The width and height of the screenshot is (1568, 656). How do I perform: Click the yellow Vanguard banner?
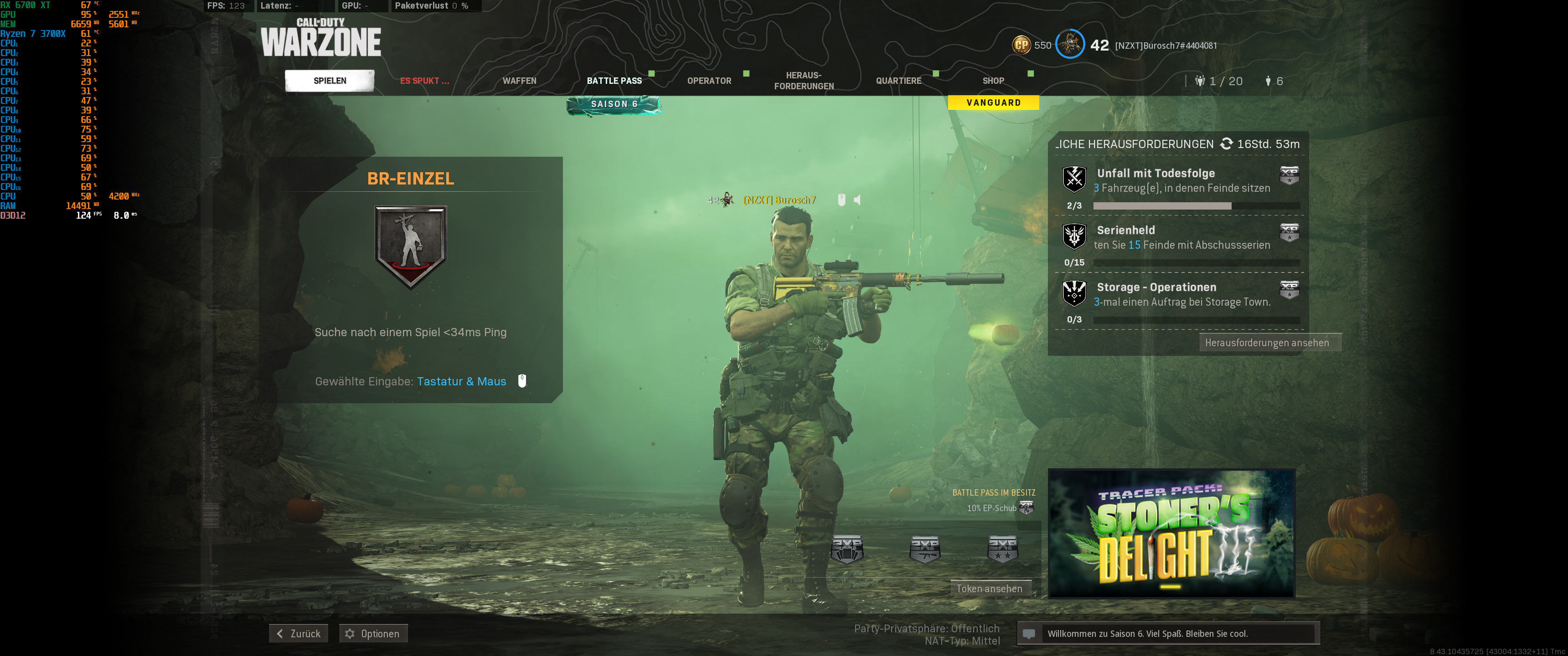pos(993,102)
